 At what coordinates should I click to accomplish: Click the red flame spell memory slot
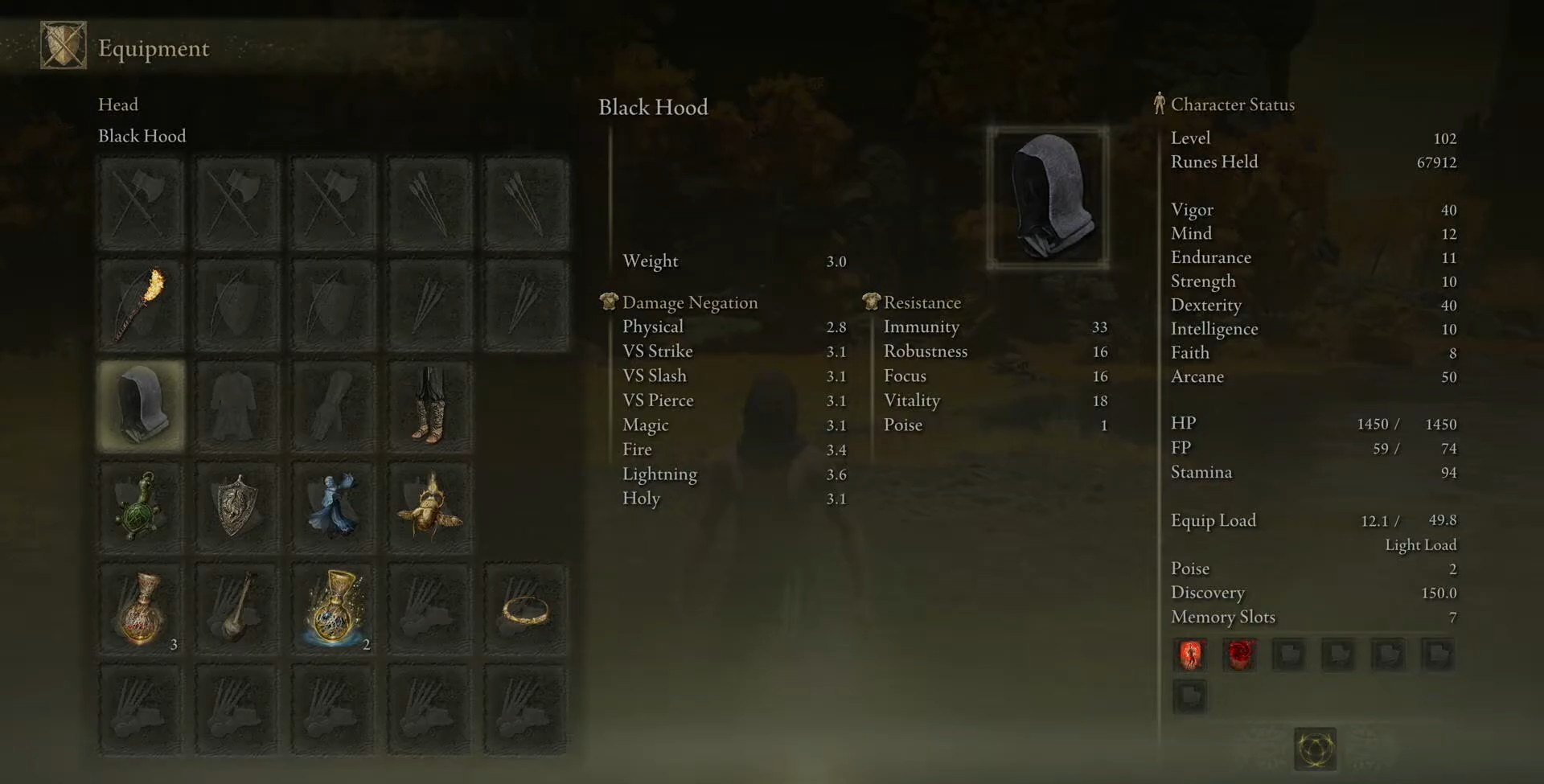pyautogui.click(x=1191, y=655)
